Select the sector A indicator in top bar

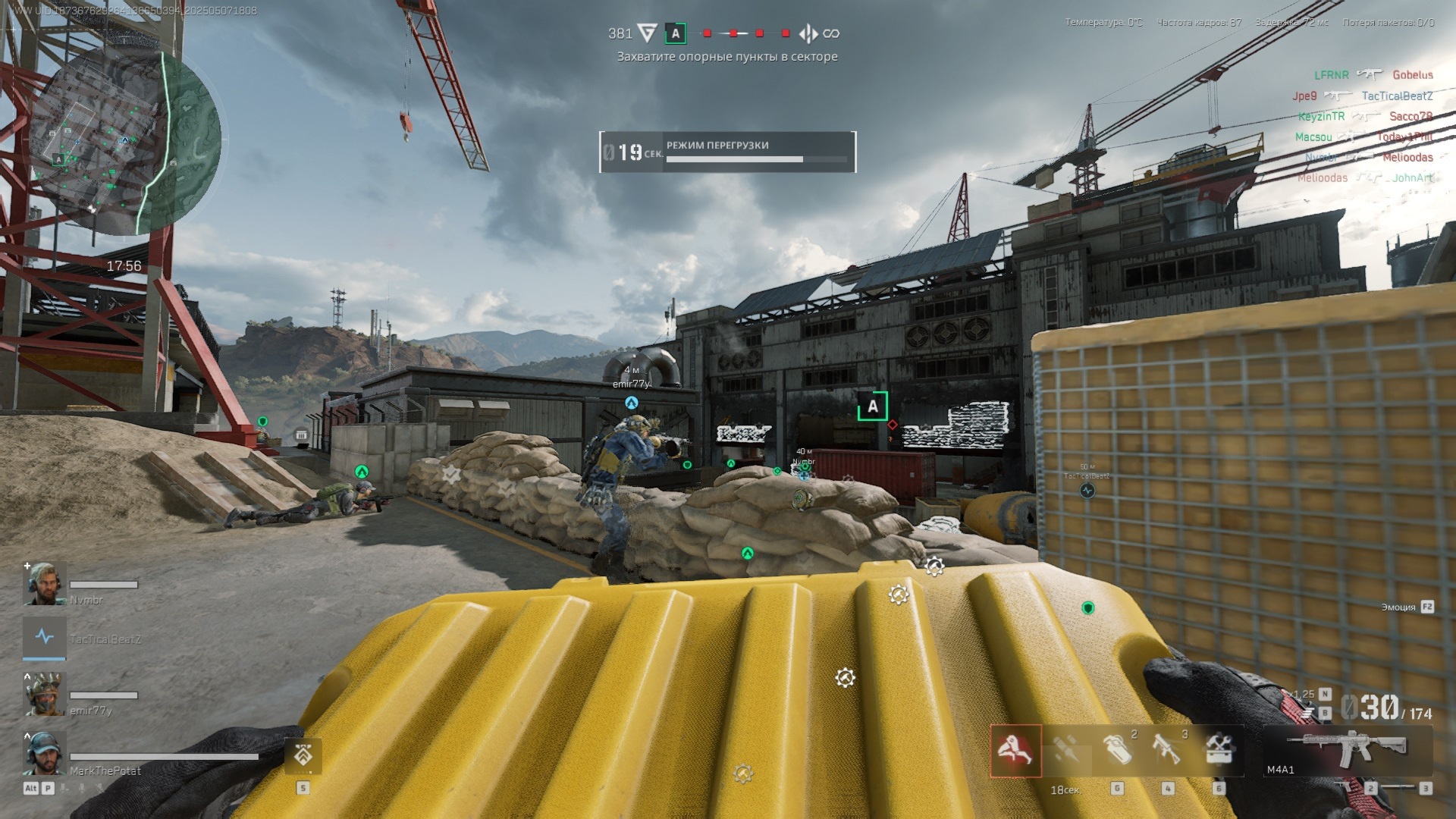tap(675, 33)
